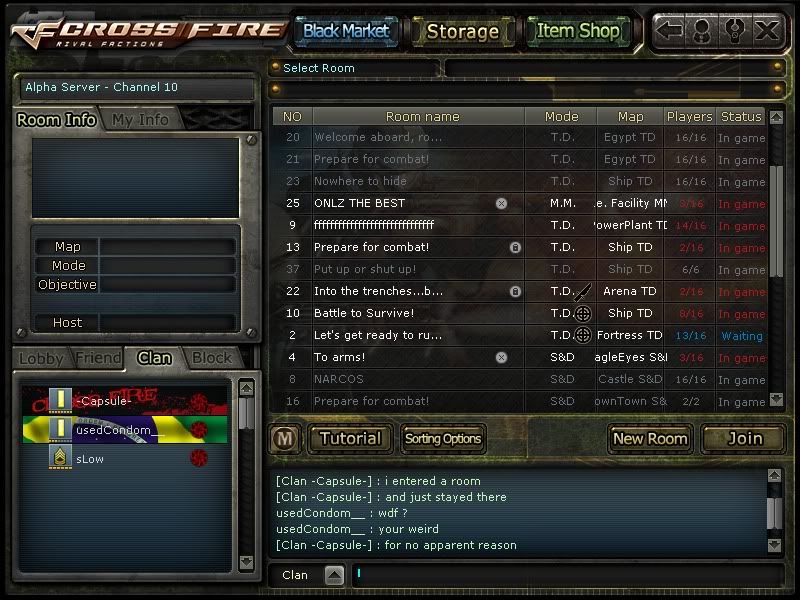Viewport: 800px width, 600px height.
Task: Enter the Item Shop
Action: (x=578, y=31)
